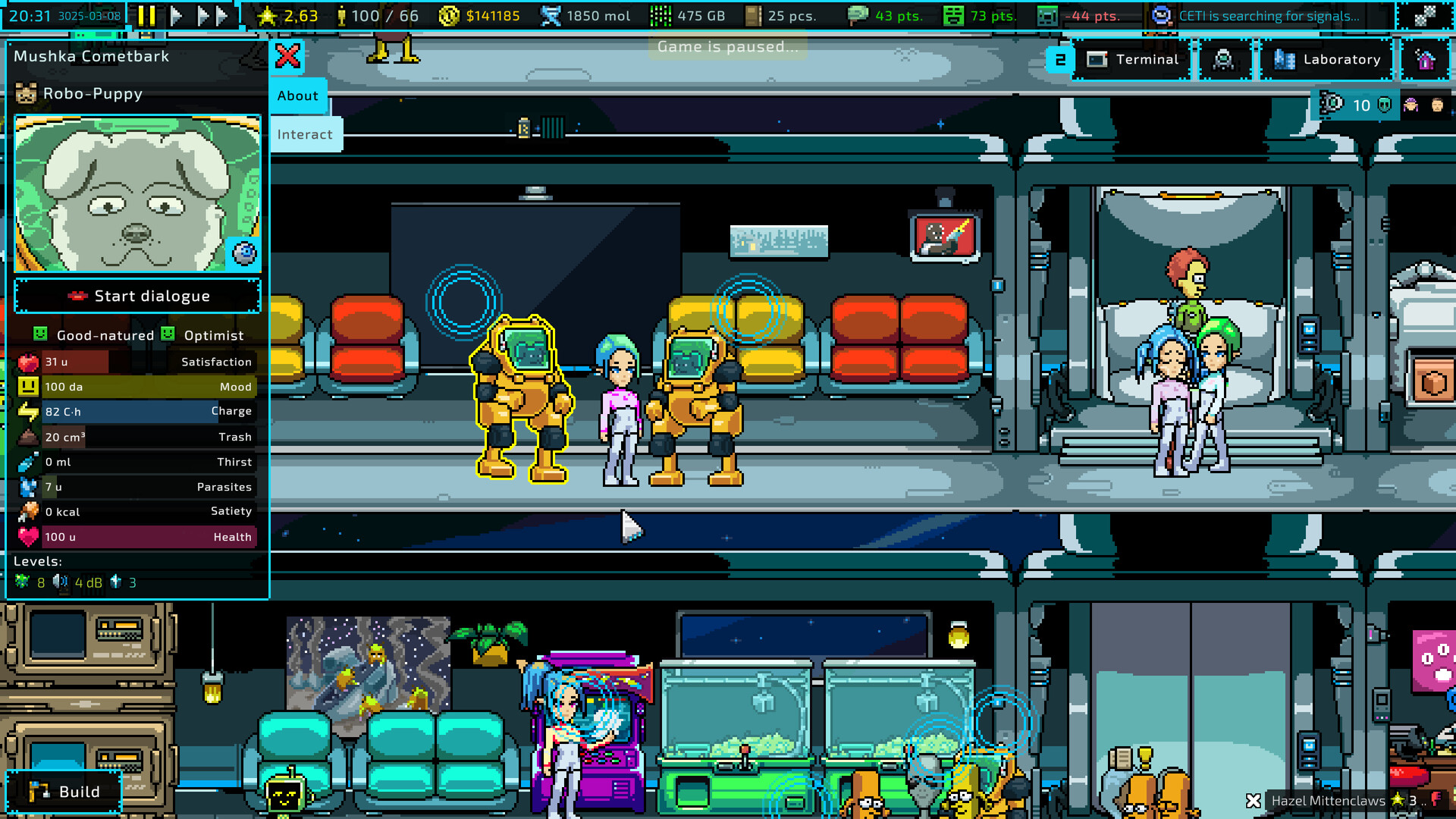Click the rover icon beside Terminal

click(1225, 59)
